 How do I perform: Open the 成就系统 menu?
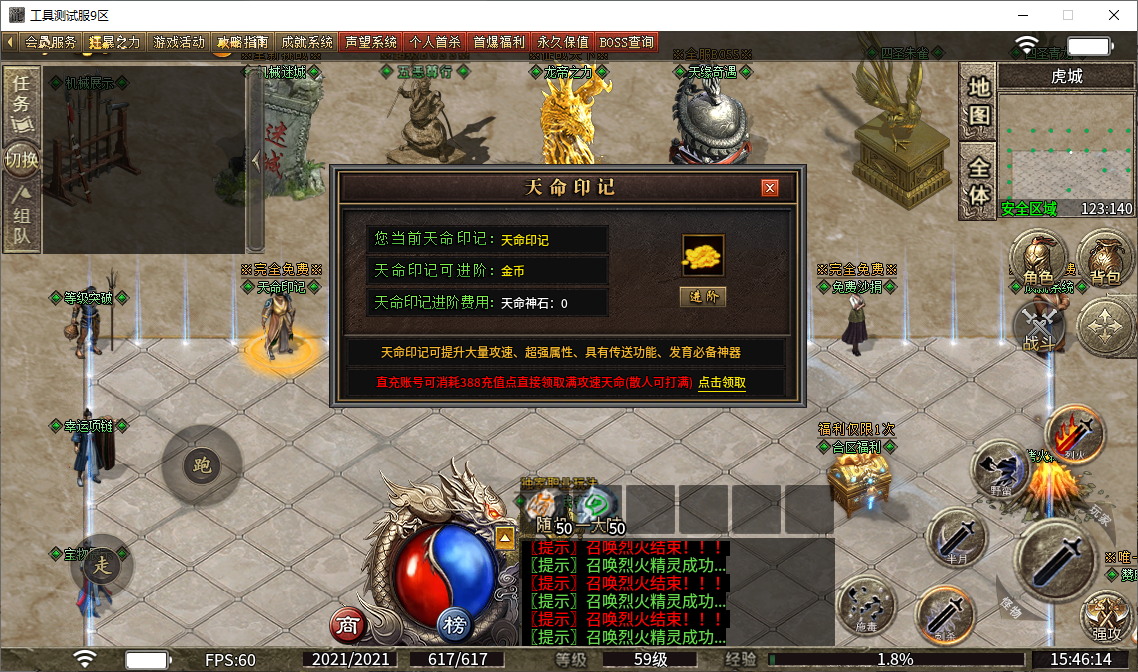click(x=307, y=42)
